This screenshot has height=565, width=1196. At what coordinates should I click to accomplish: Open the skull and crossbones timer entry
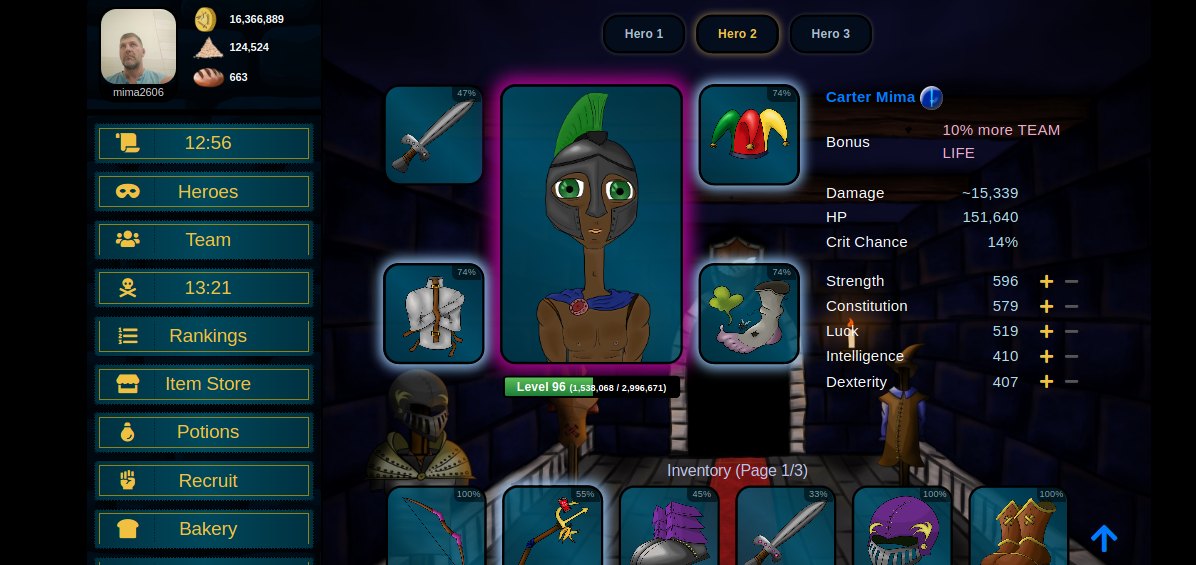coord(204,288)
